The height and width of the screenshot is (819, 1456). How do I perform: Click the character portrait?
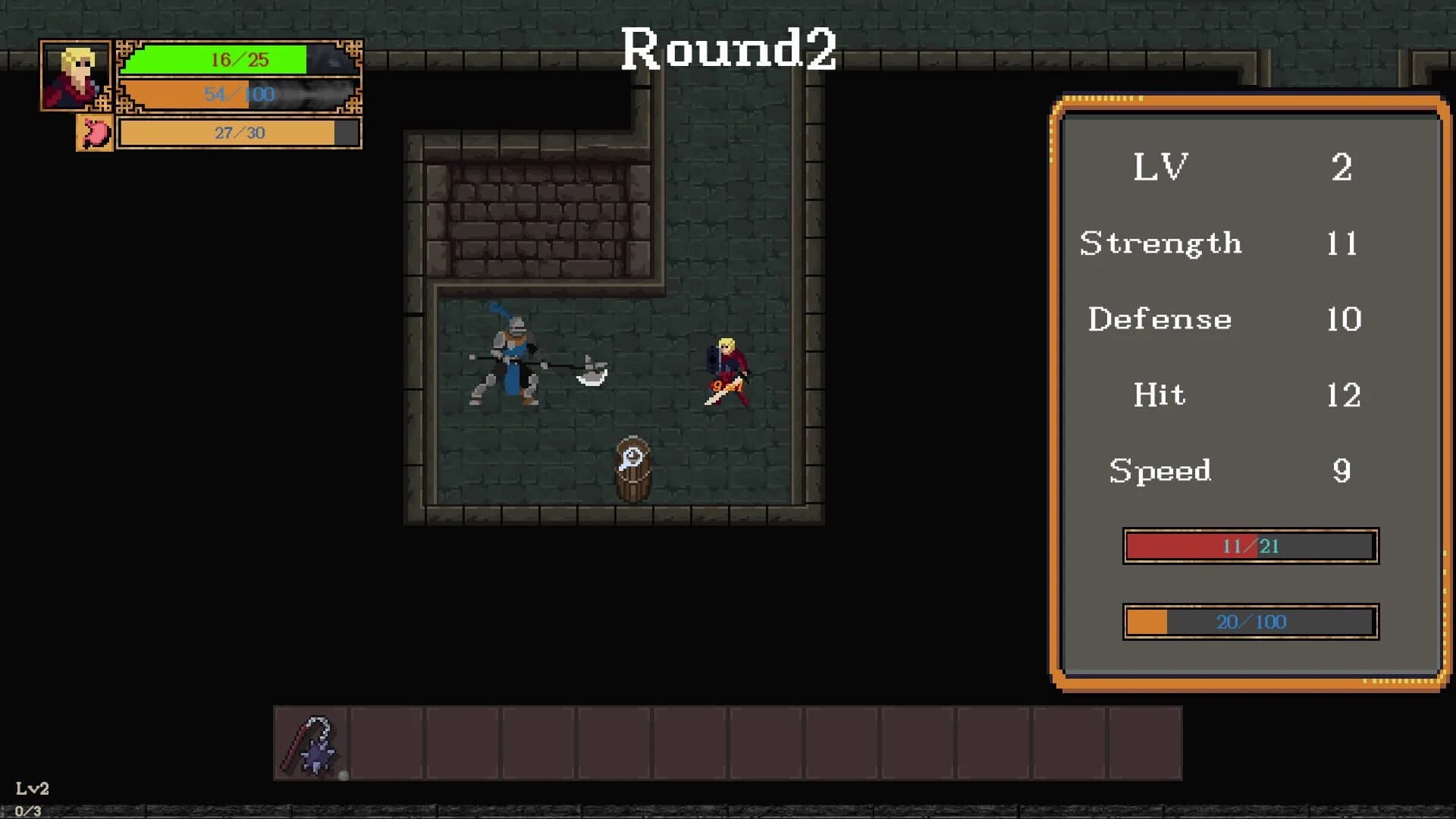[76, 76]
